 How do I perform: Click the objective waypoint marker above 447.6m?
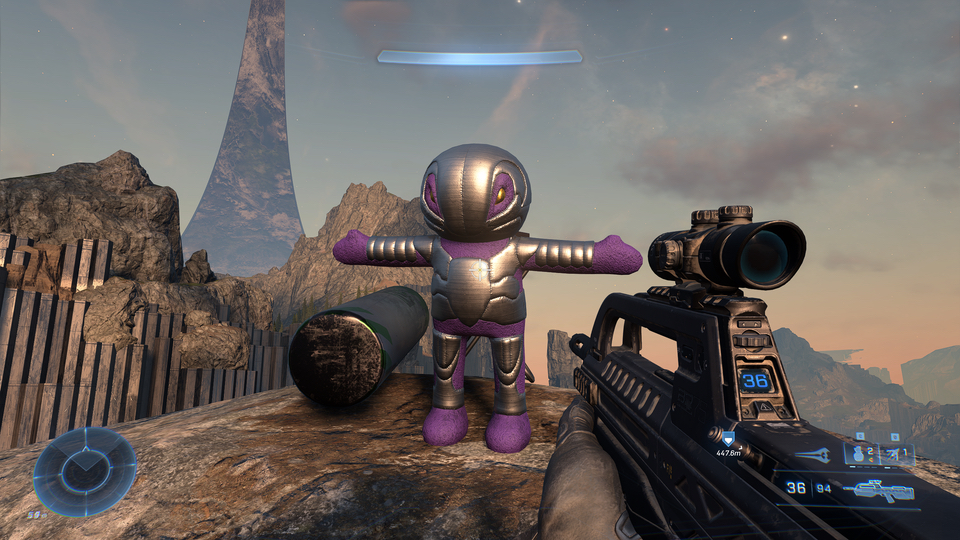(x=728, y=439)
